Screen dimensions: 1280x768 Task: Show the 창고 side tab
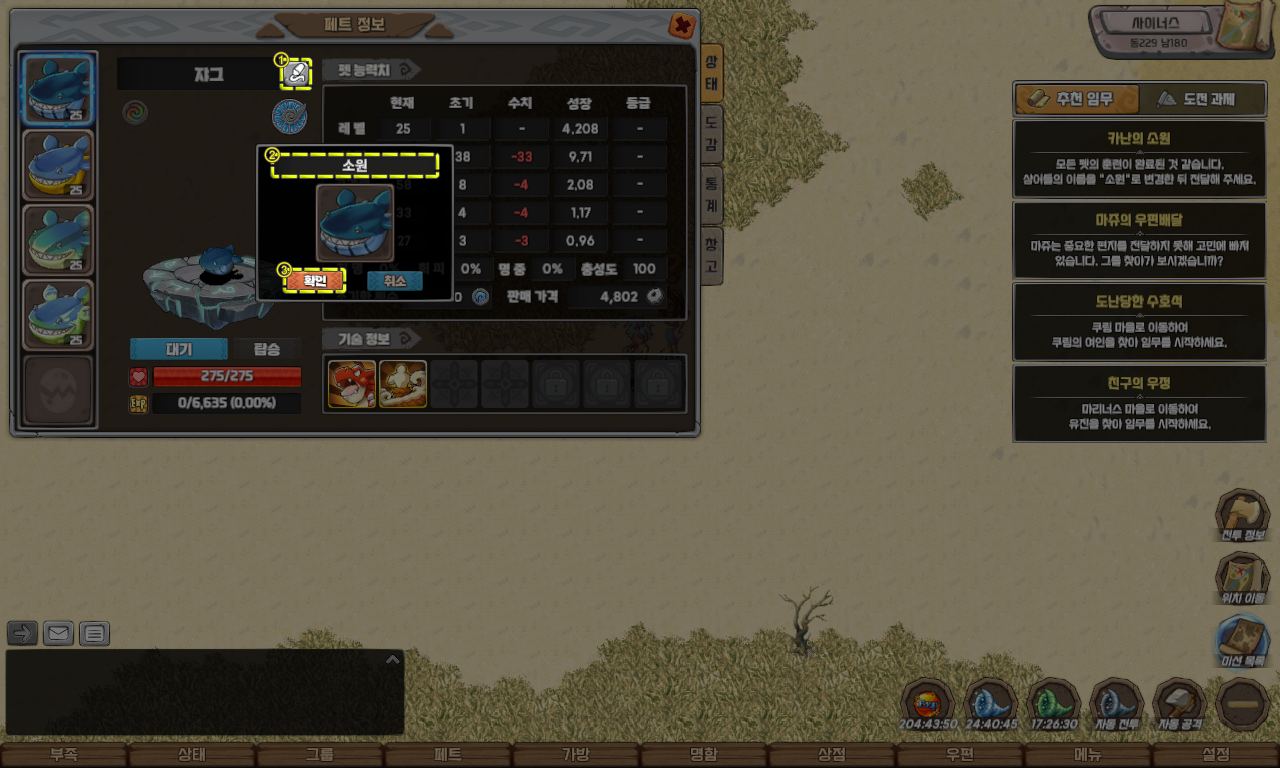click(711, 256)
